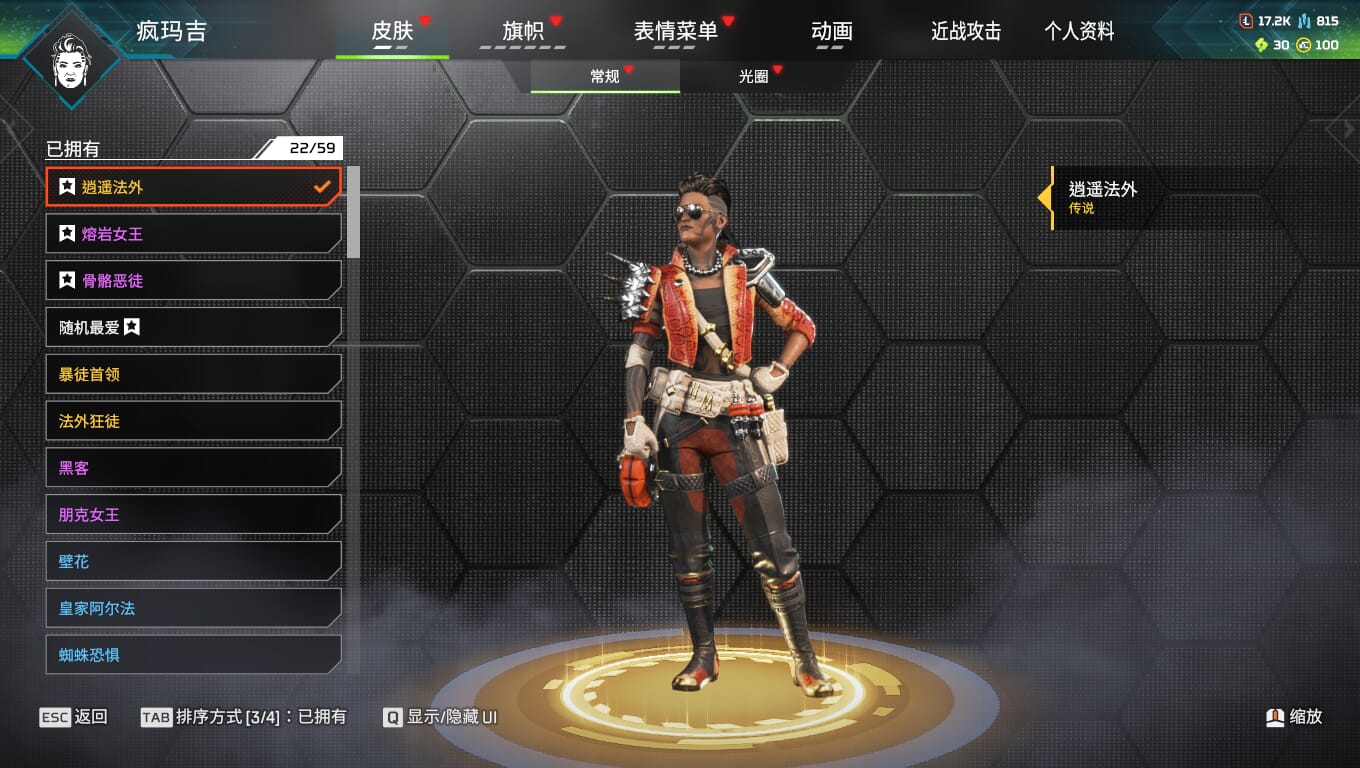Select the 骨骼恶徒 skin
This screenshot has height=768, width=1360.
click(193, 281)
